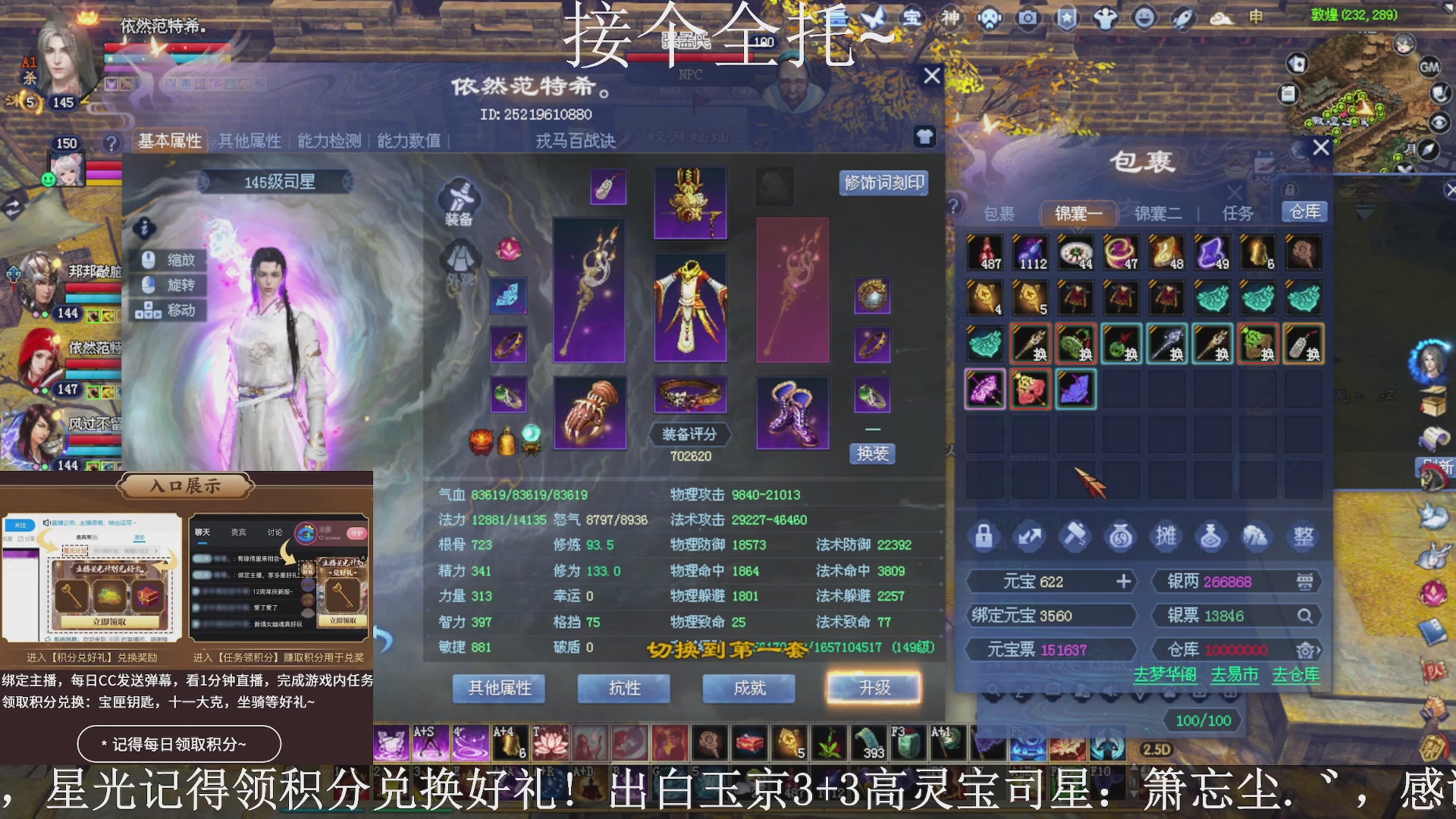1456x819 pixels.
Task: Switch to the 锦囊二 bag tab
Action: 1157,213
